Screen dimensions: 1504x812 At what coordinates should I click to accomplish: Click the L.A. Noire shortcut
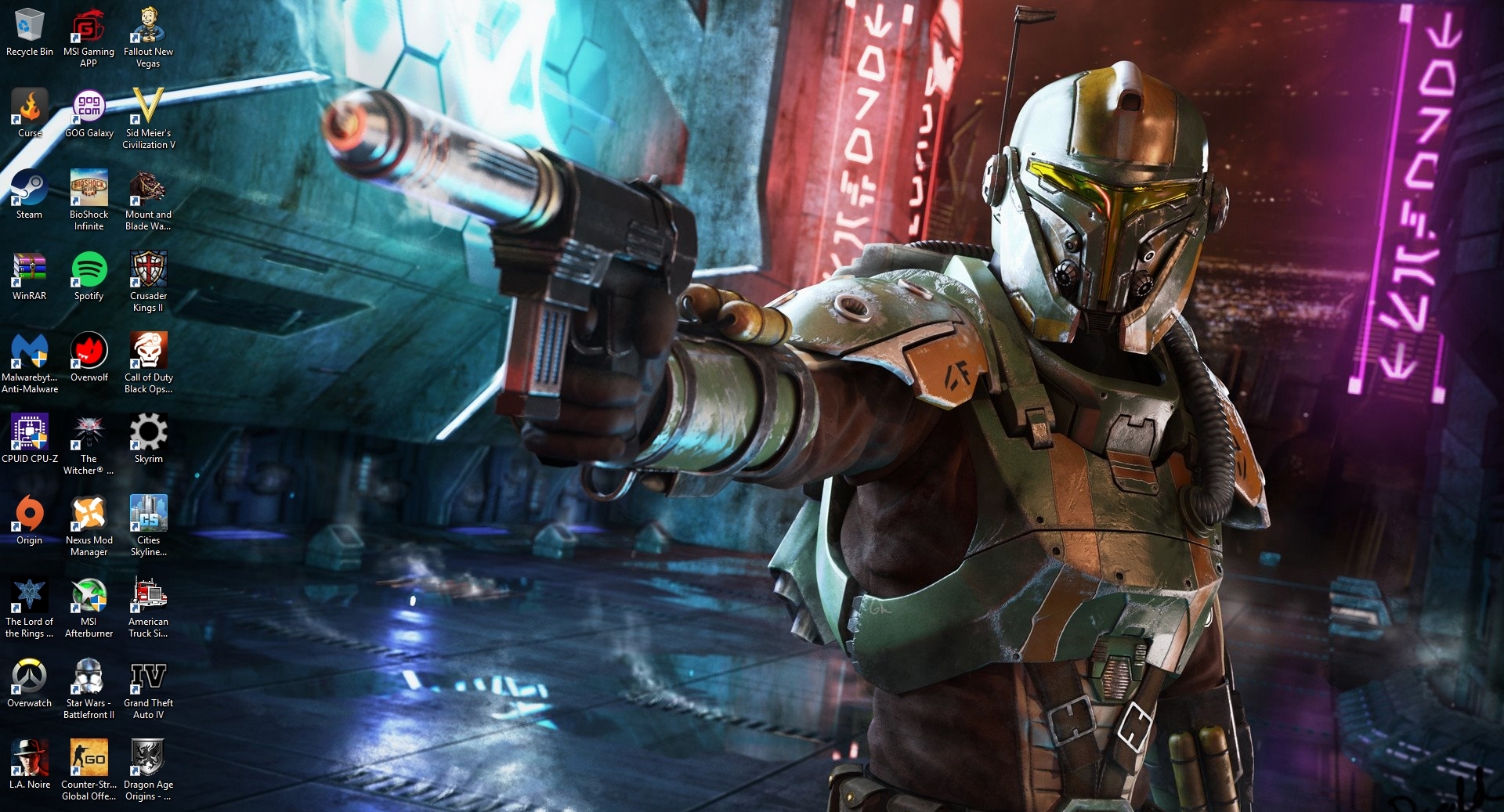[x=29, y=759]
